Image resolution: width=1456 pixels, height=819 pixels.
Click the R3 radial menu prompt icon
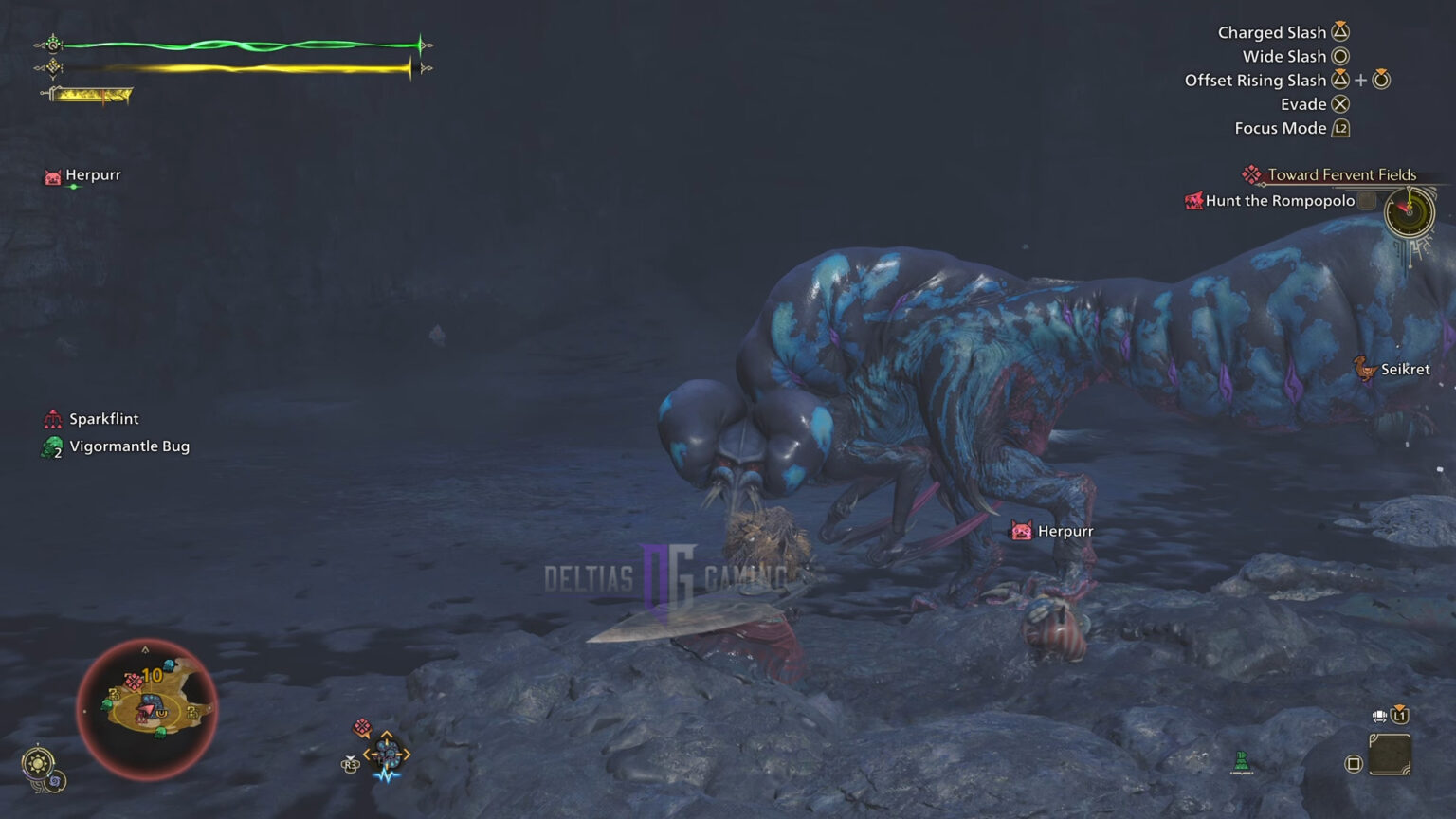coord(351,764)
